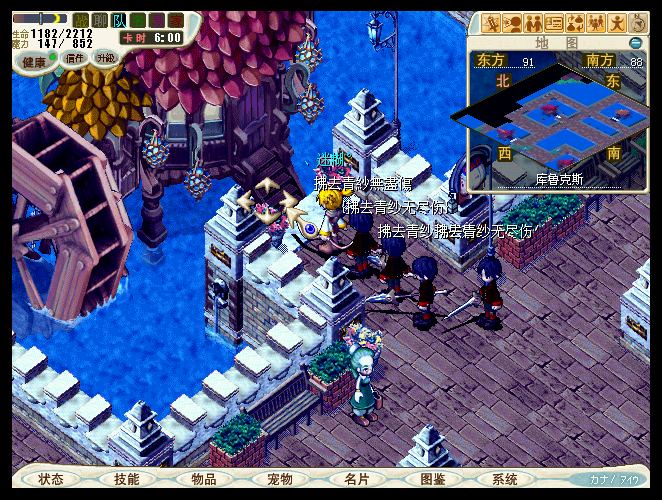Viewport: 662px width, 500px height.
Task: Toggle the 家 family switch
Action: pyautogui.click(x=176, y=20)
